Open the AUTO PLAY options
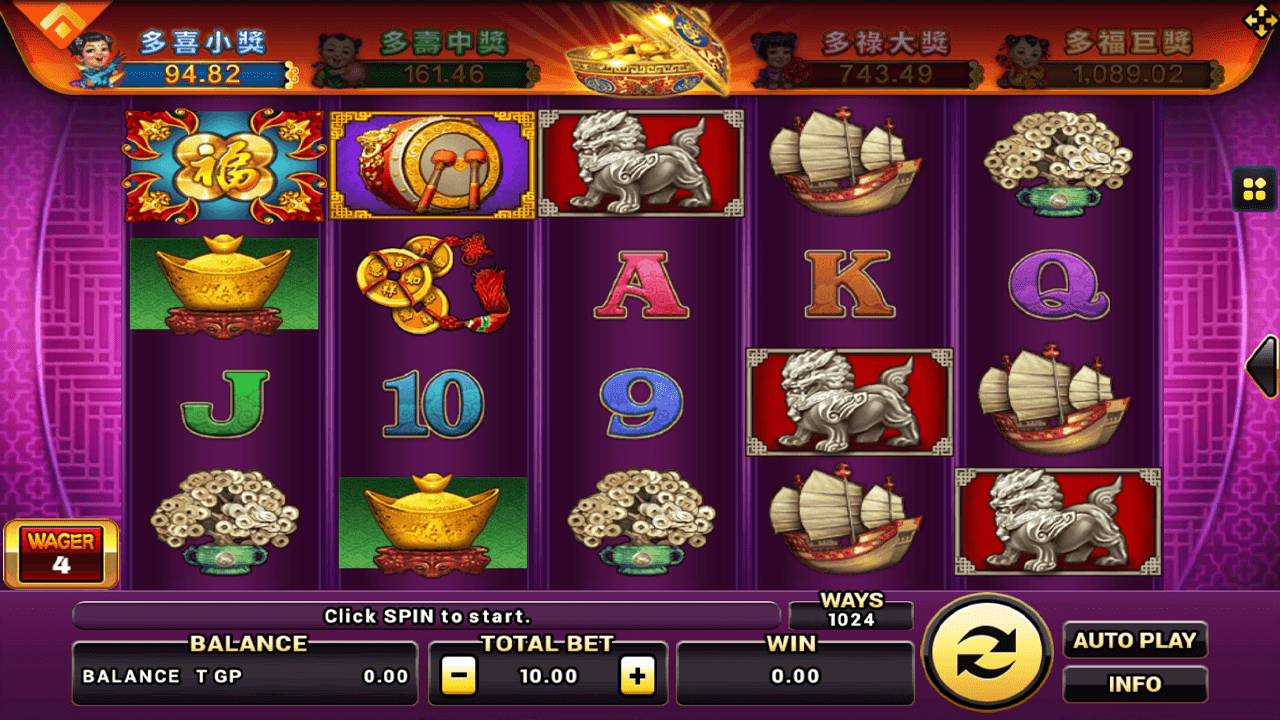Image resolution: width=1280 pixels, height=720 pixels. click(1134, 640)
